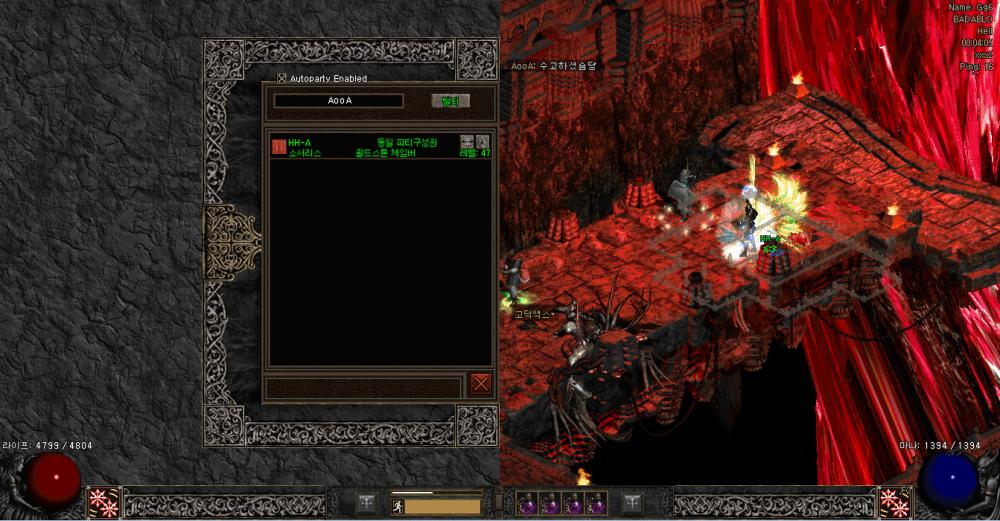This screenshot has width=1000, height=521.
Task: Click the mini-panel button right of the belt
Action: (632, 503)
